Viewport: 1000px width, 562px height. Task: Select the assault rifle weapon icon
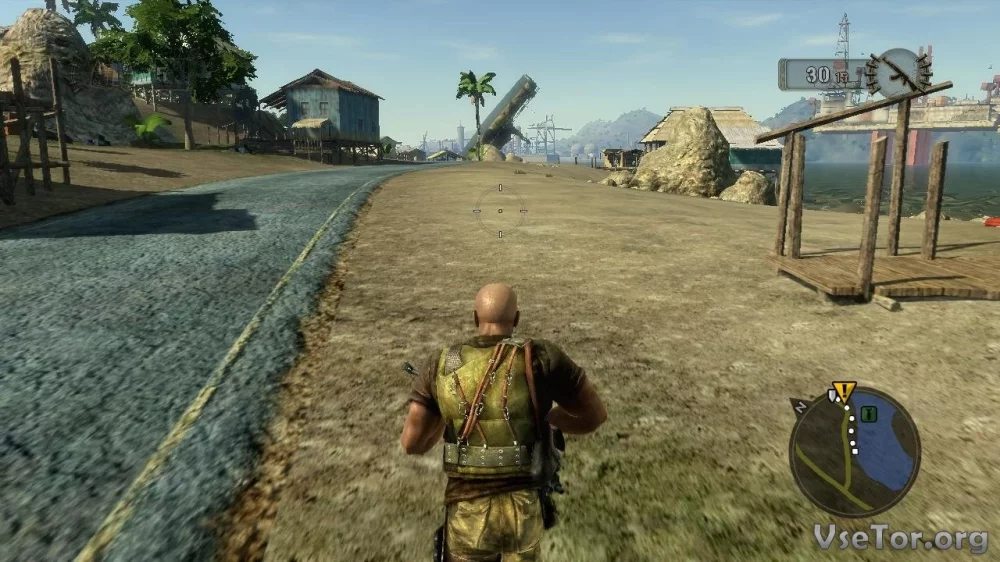tap(899, 72)
